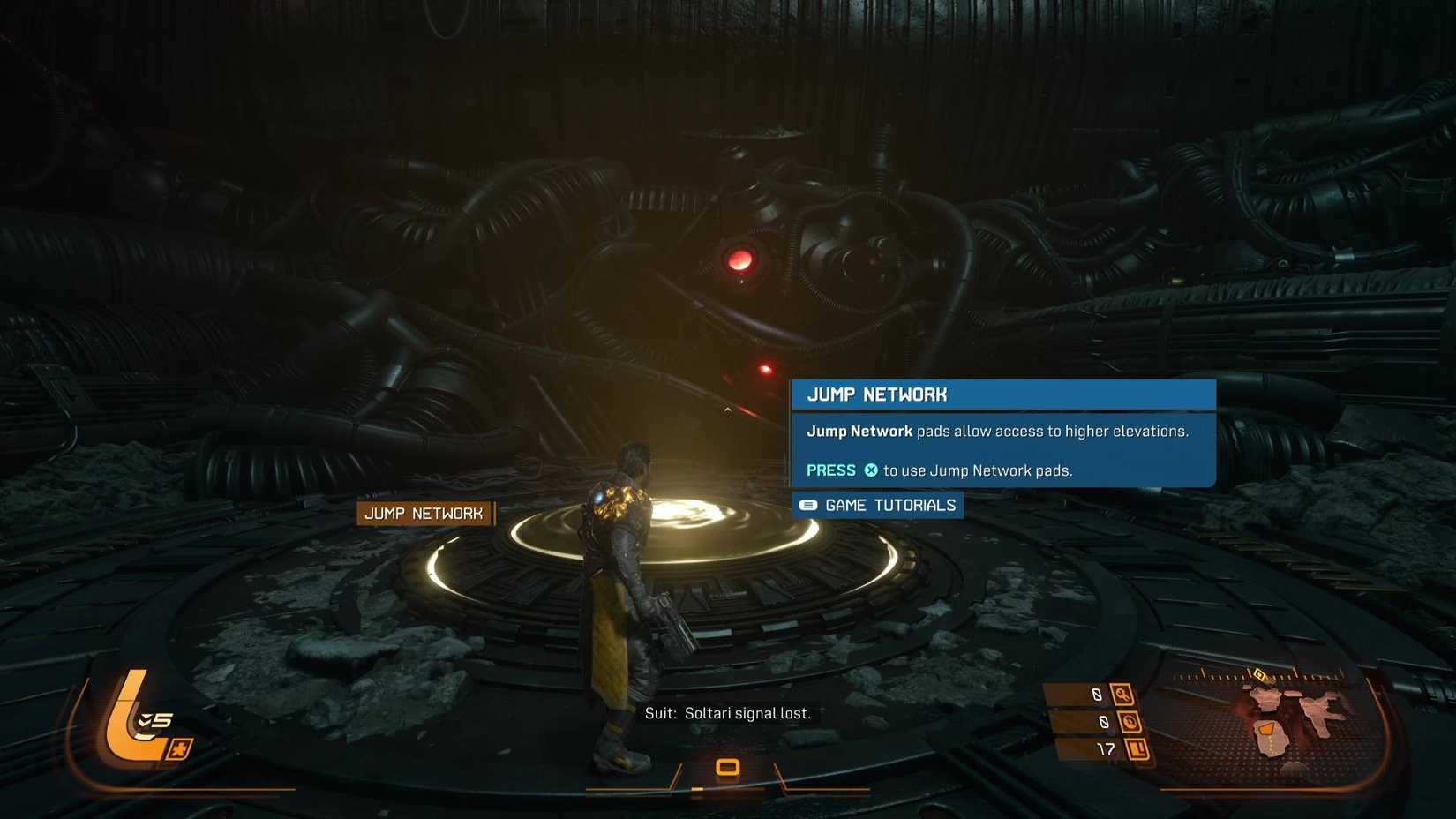1456x819 pixels.
Task: Select the bookmark resource icon showing 17
Action: (x=1137, y=749)
